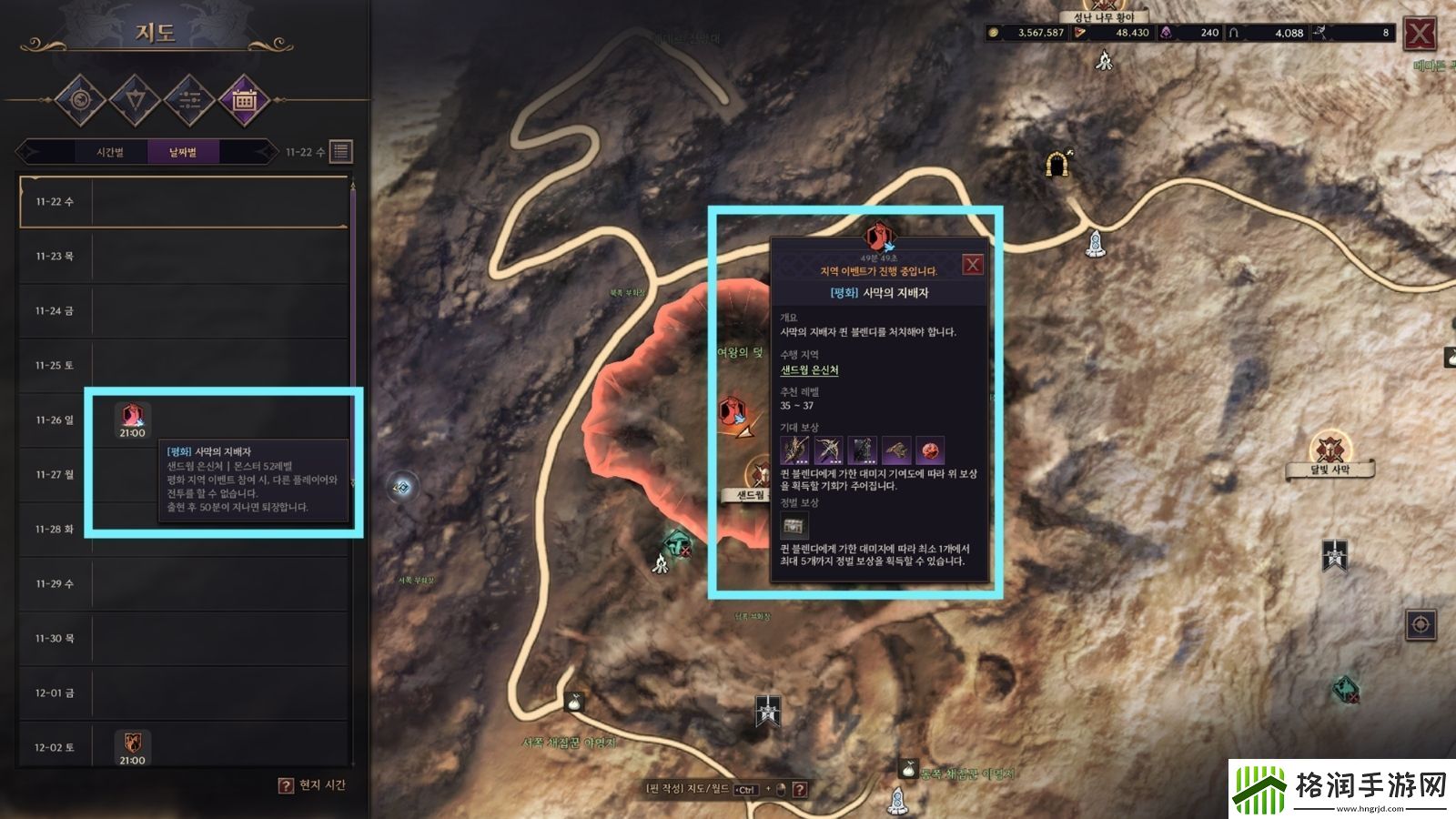Select the purple calendar schedule tab
This screenshot has height=819, width=1456.
[244, 99]
